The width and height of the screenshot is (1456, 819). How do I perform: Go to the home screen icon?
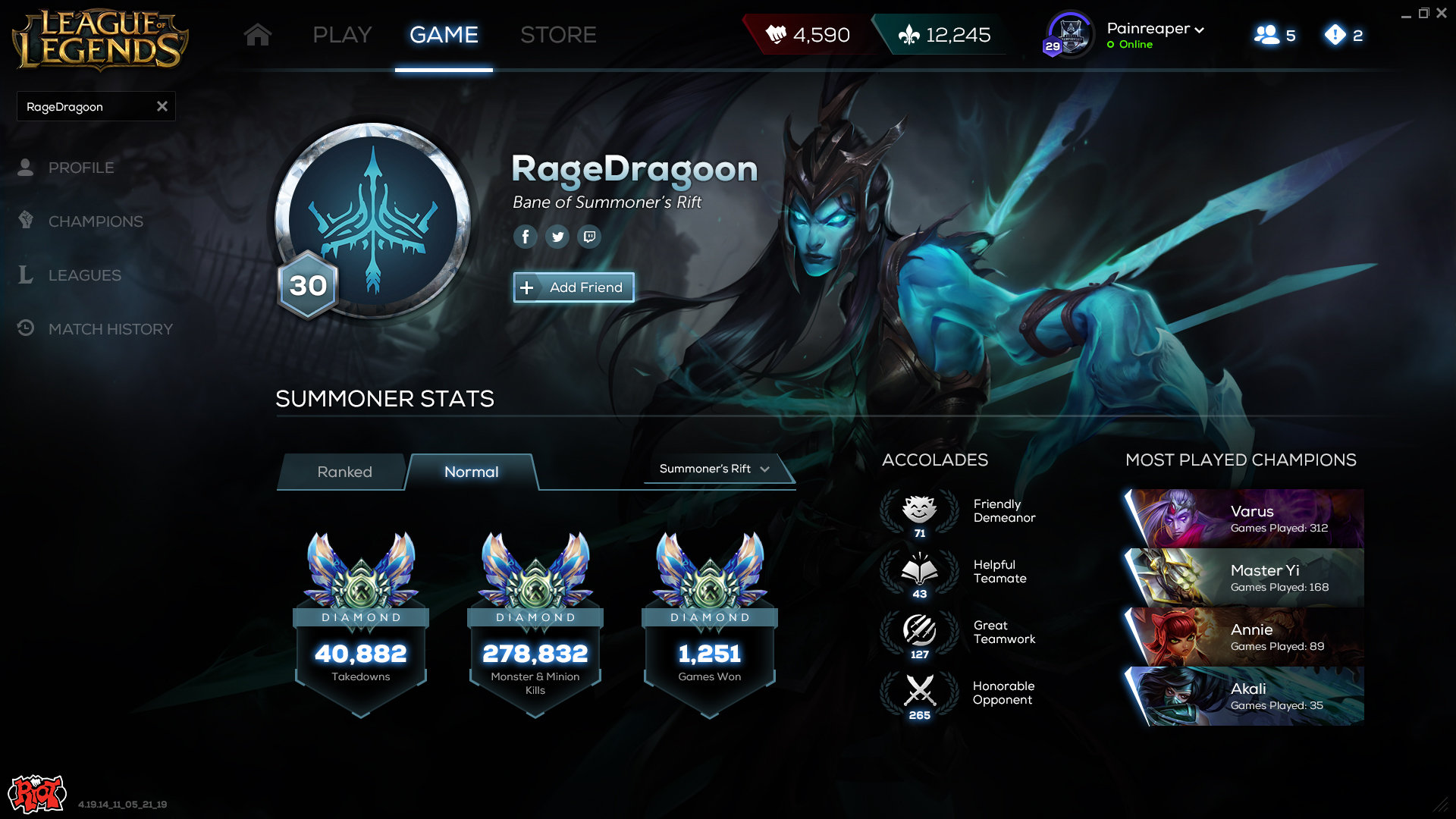pos(258,35)
